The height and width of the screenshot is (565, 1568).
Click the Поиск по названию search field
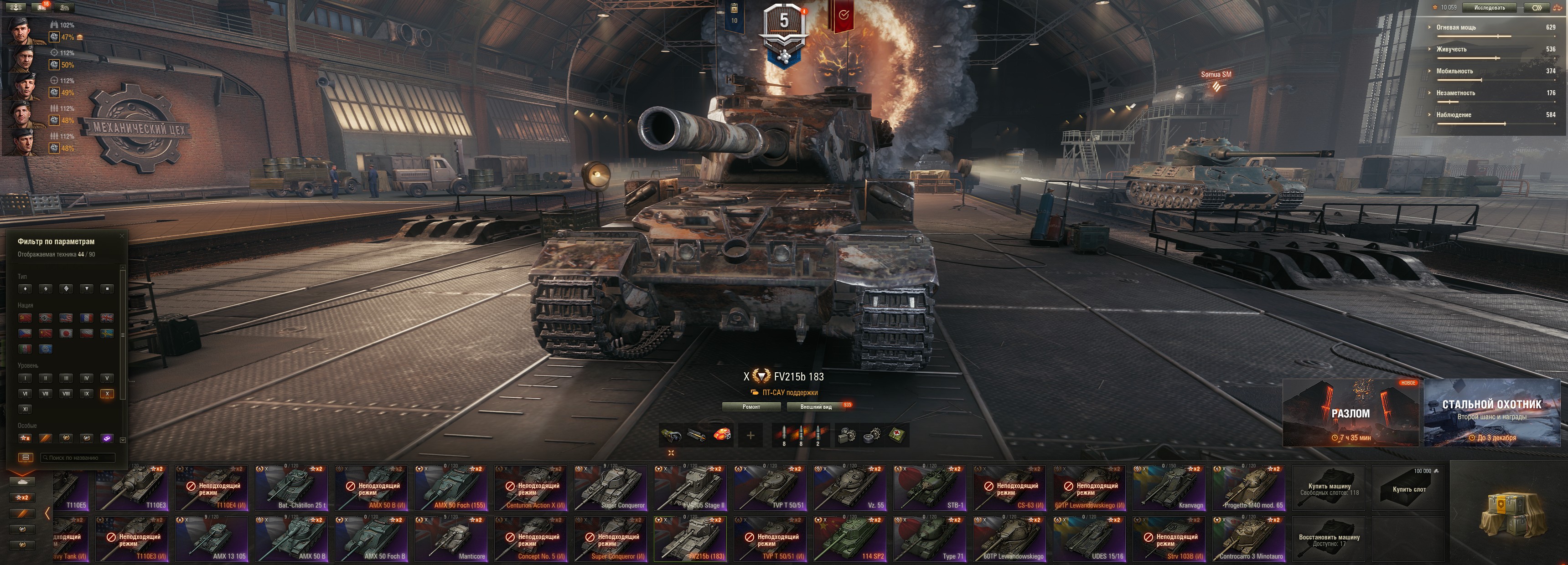coord(78,457)
